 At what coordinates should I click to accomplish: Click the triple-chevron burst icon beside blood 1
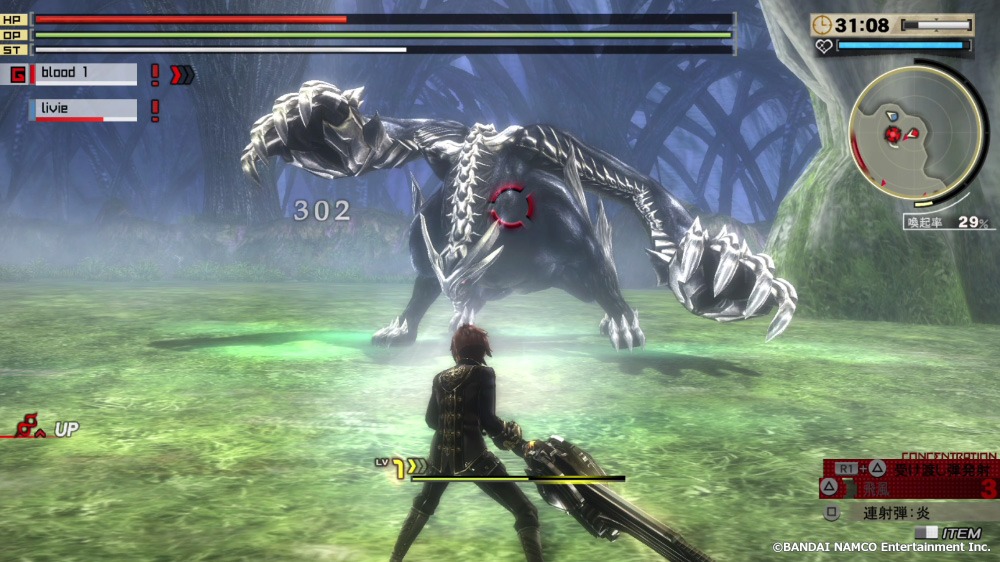point(182,74)
